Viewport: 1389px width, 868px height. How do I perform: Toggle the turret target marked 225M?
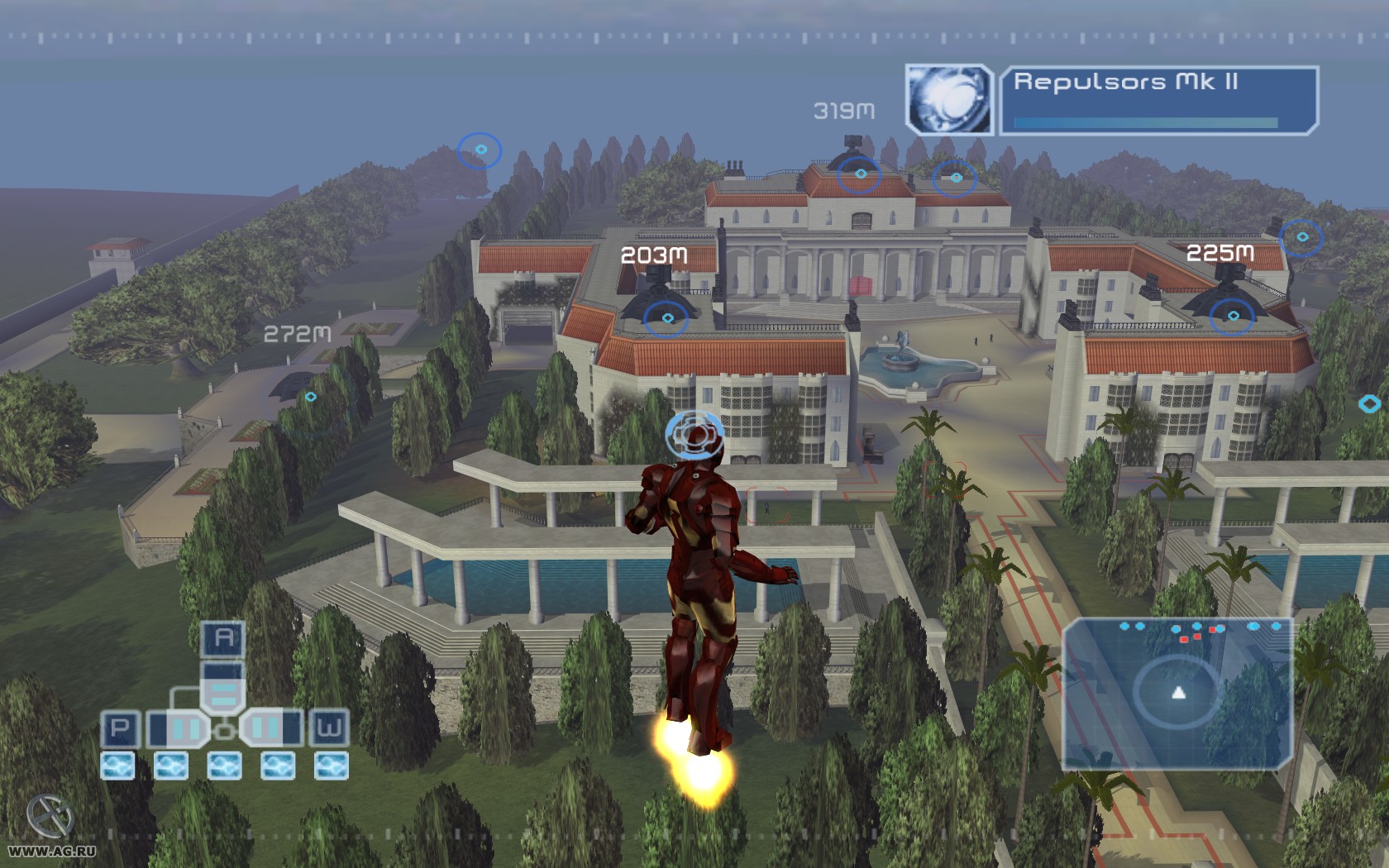1234,314
